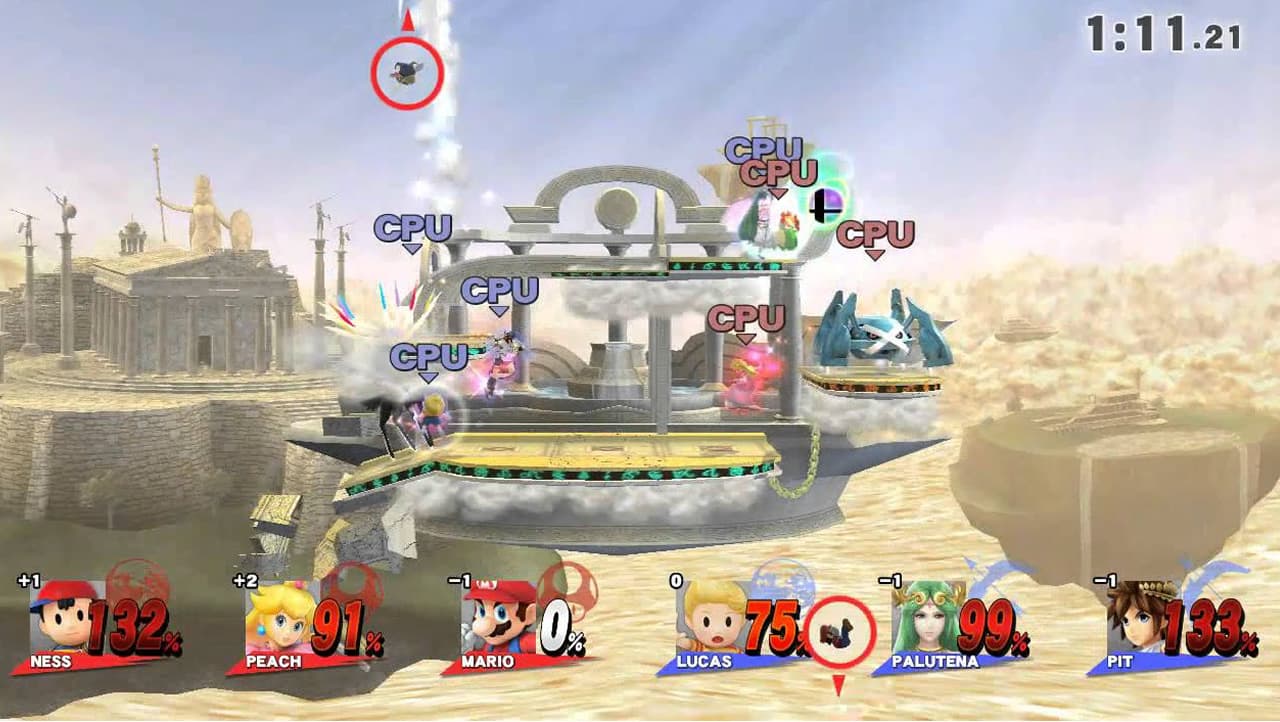Select Pit's character portrait
The width and height of the screenshot is (1280, 722).
click(1143, 616)
